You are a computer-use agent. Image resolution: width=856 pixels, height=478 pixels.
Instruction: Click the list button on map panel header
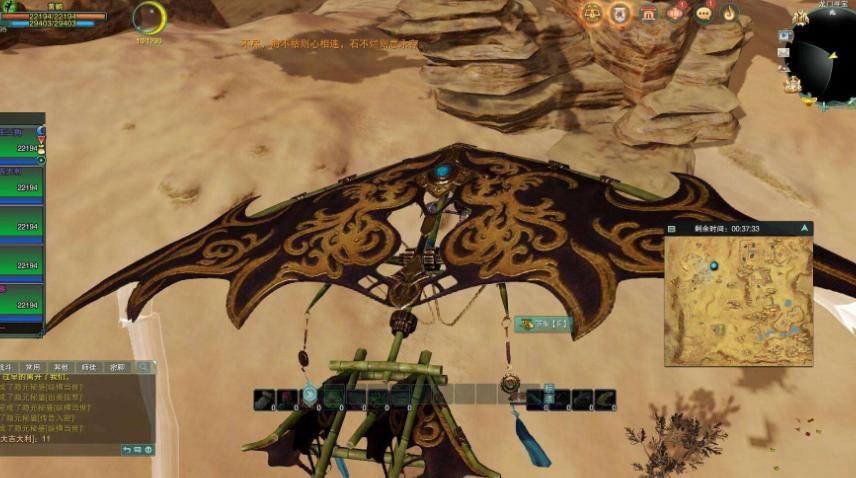pos(672,229)
